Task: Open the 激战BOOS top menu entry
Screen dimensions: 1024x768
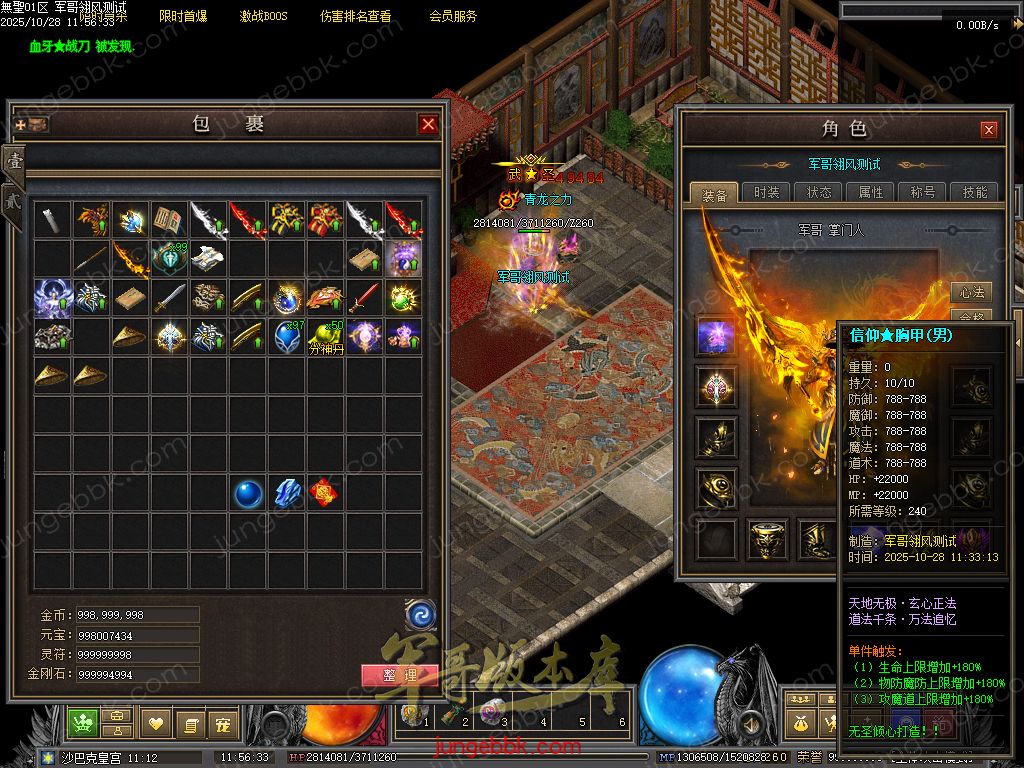Action: tap(263, 17)
